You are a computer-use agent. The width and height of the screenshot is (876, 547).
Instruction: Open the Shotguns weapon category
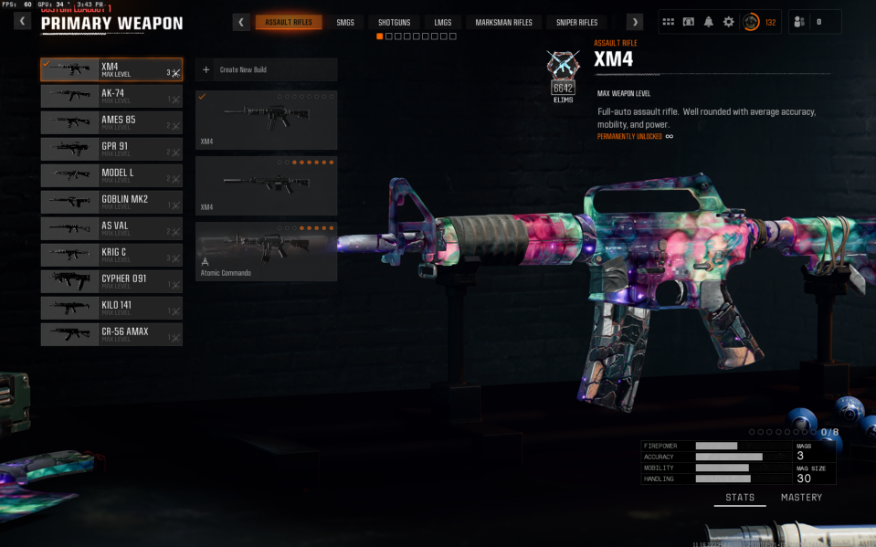click(394, 22)
